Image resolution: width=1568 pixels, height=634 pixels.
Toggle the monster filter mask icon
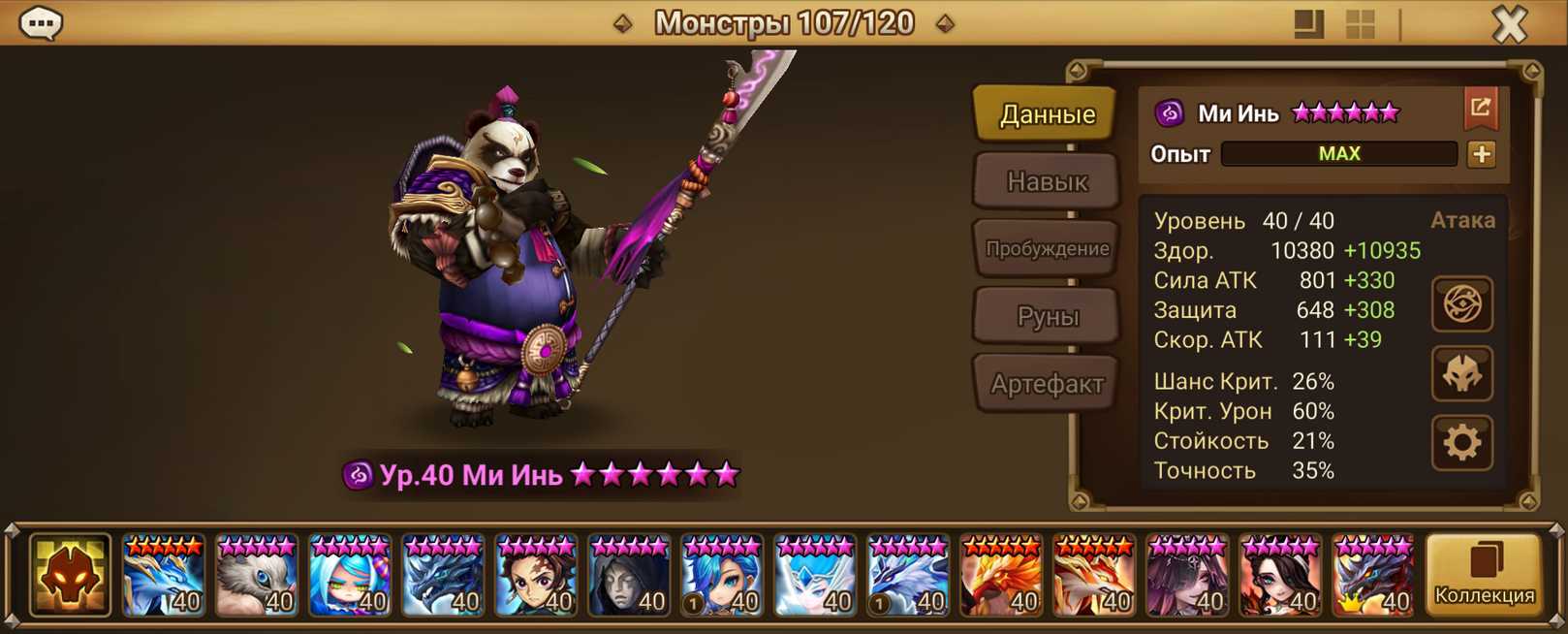coord(70,575)
